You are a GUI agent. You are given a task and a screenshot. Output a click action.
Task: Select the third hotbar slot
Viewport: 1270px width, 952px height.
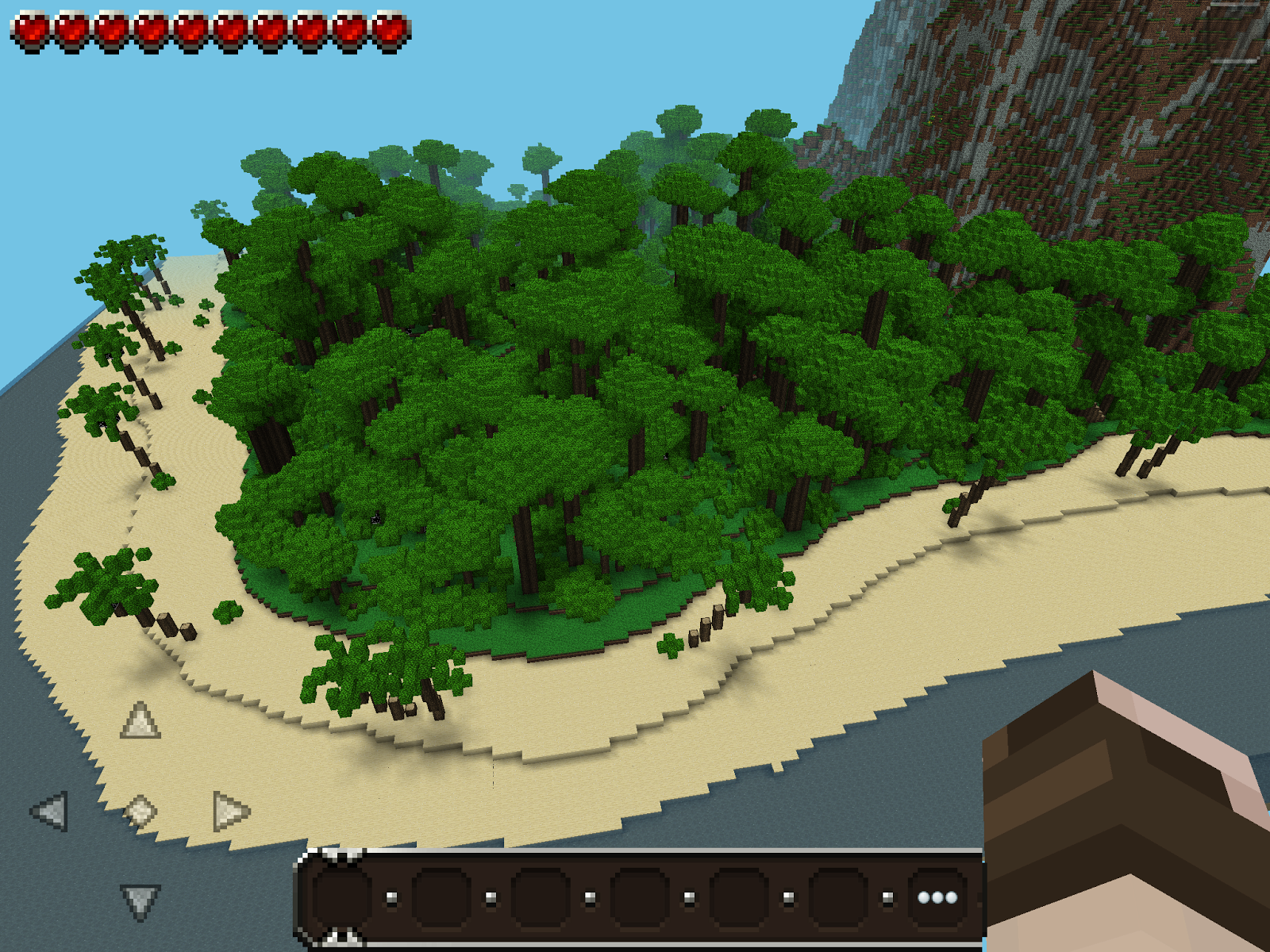[x=539, y=896]
